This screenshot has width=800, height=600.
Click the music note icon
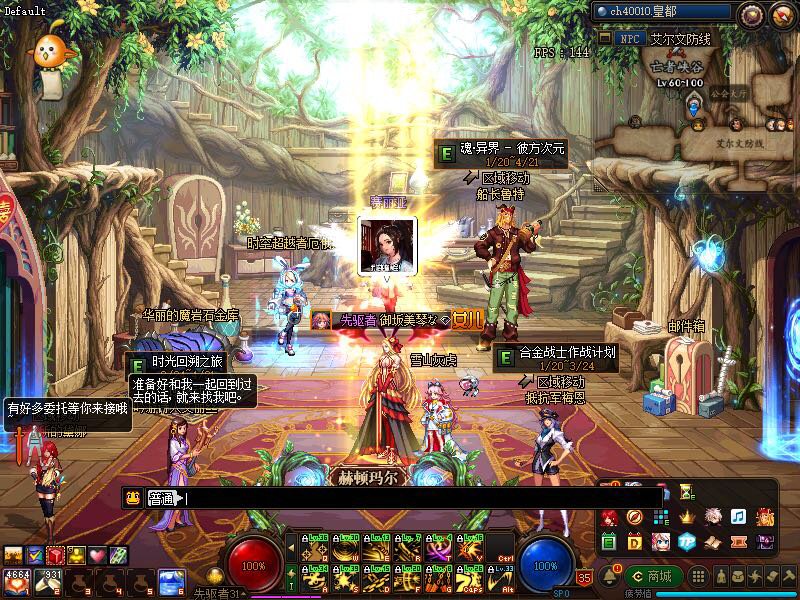738,517
